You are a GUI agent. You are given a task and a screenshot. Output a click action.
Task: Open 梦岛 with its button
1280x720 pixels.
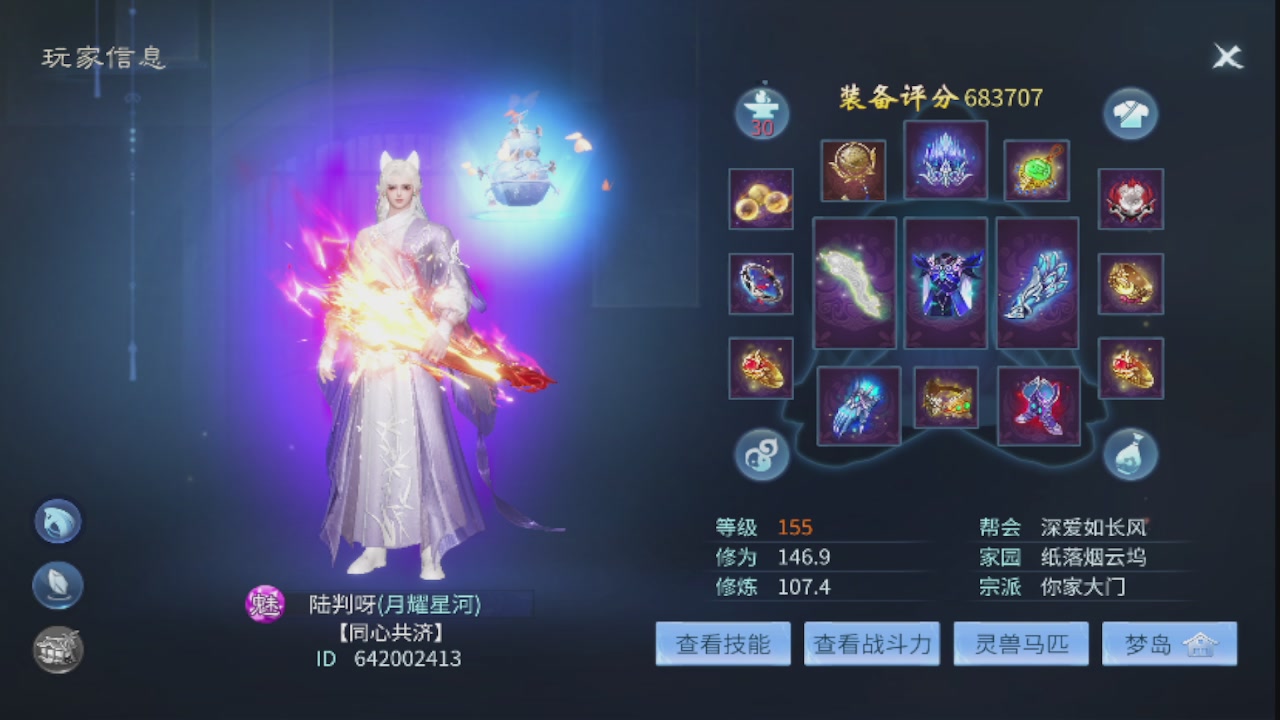pos(1170,643)
